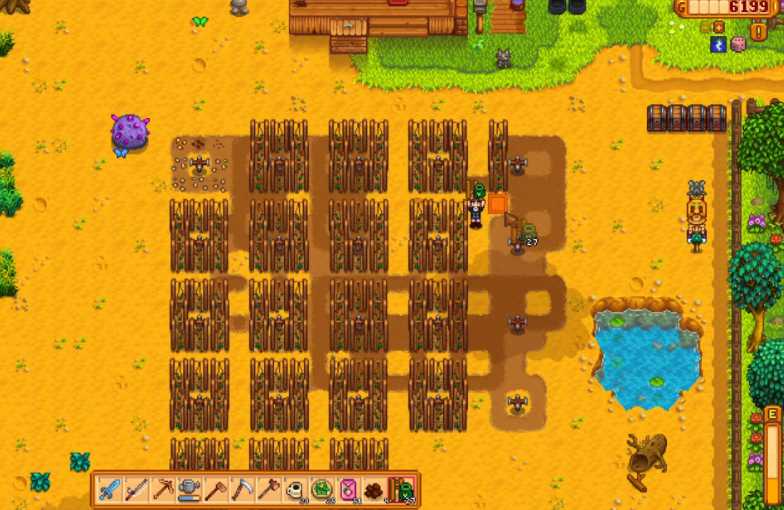
Task: Select the coffee cup stack
Action: [297, 490]
